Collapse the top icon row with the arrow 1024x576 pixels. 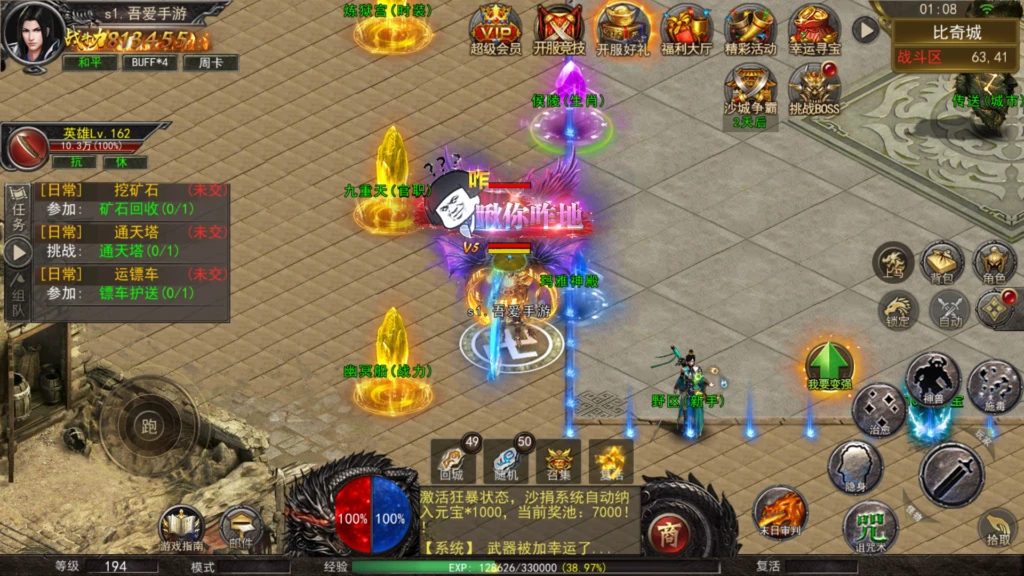coord(865,30)
